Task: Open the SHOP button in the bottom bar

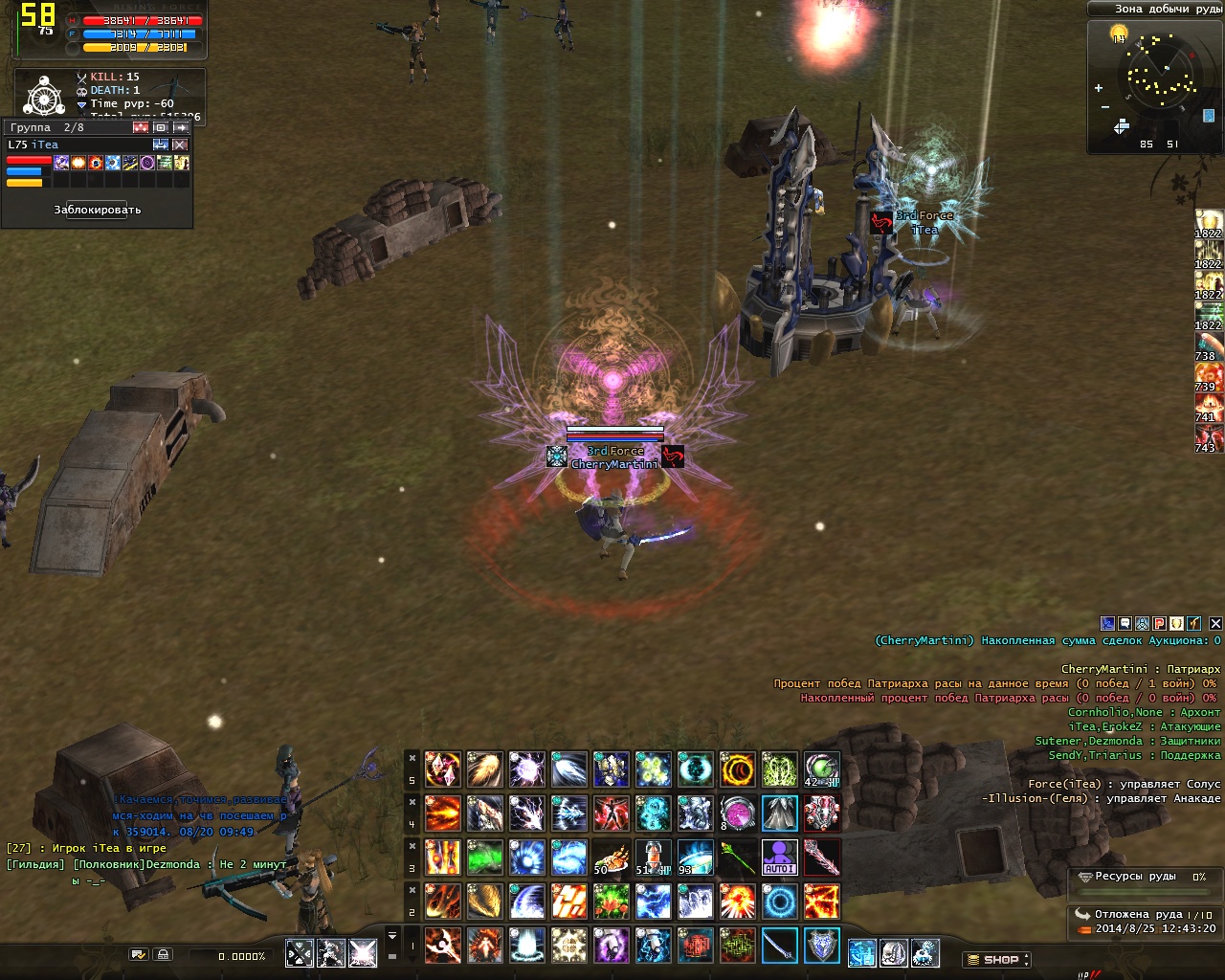Action: 996,959
